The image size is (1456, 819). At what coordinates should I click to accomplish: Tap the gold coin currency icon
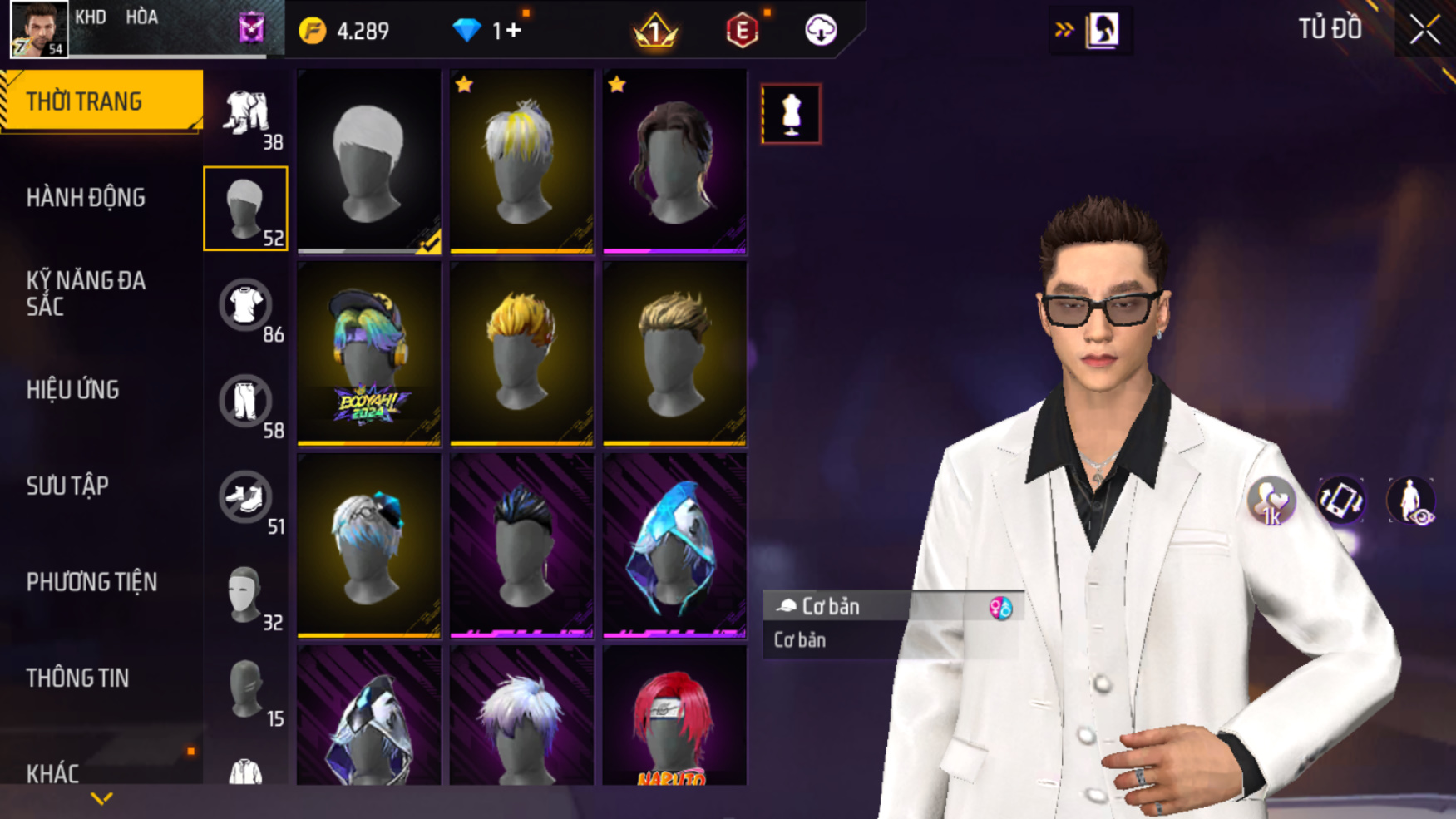coord(313,31)
